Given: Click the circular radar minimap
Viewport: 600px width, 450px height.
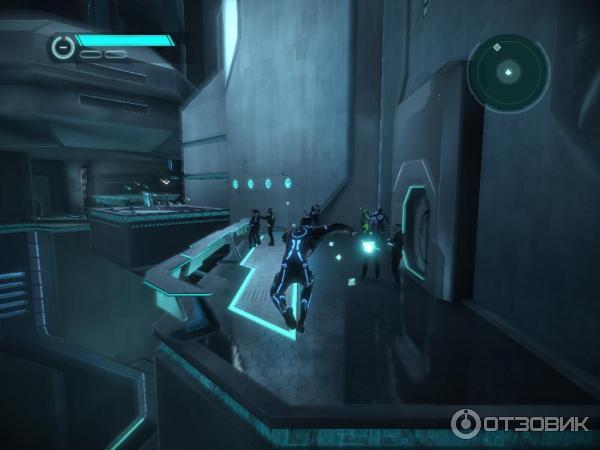Looking at the screenshot, I should coord(507,72).
